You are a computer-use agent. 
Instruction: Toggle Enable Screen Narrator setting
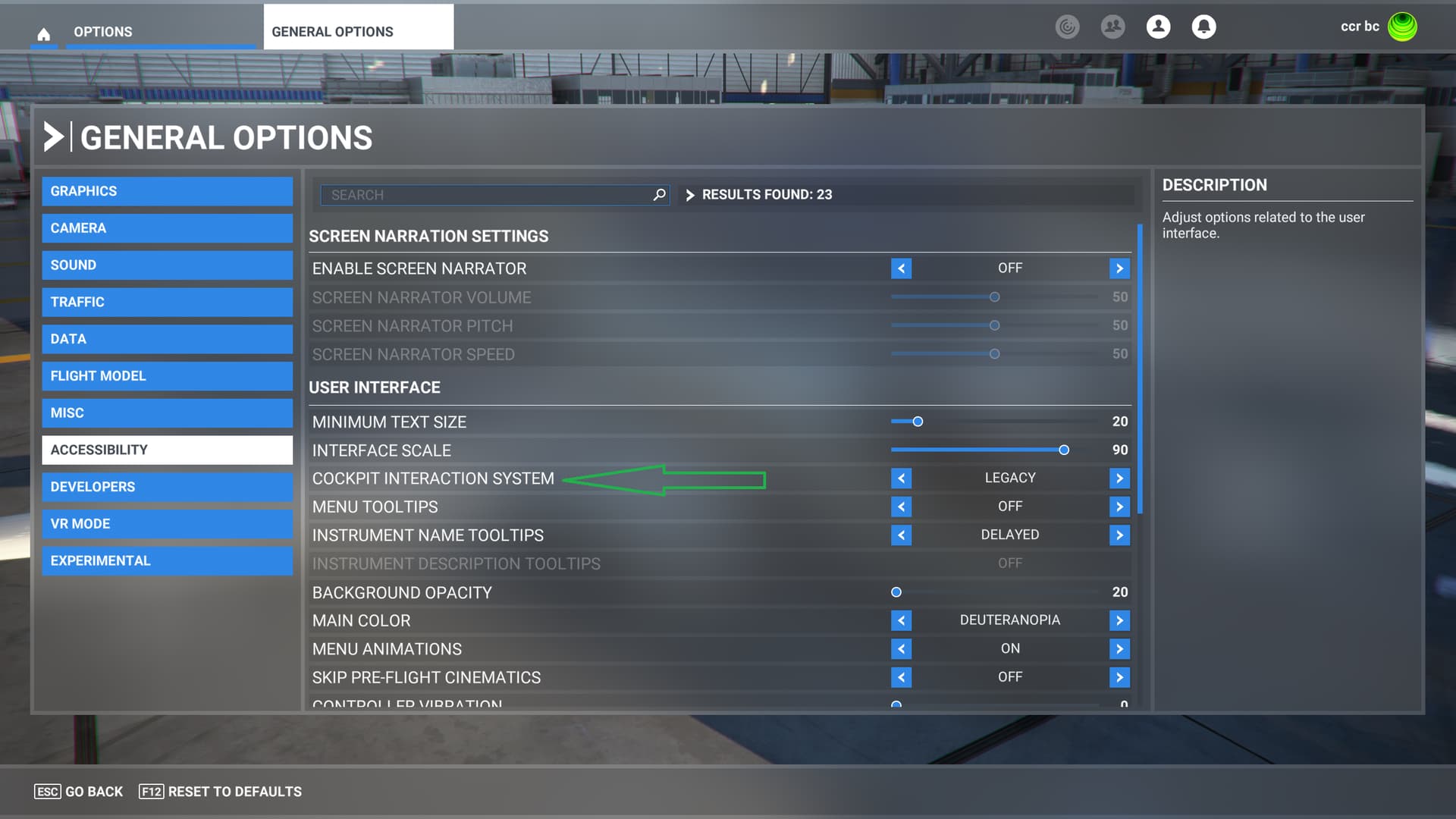click(x=1119, y=268)
